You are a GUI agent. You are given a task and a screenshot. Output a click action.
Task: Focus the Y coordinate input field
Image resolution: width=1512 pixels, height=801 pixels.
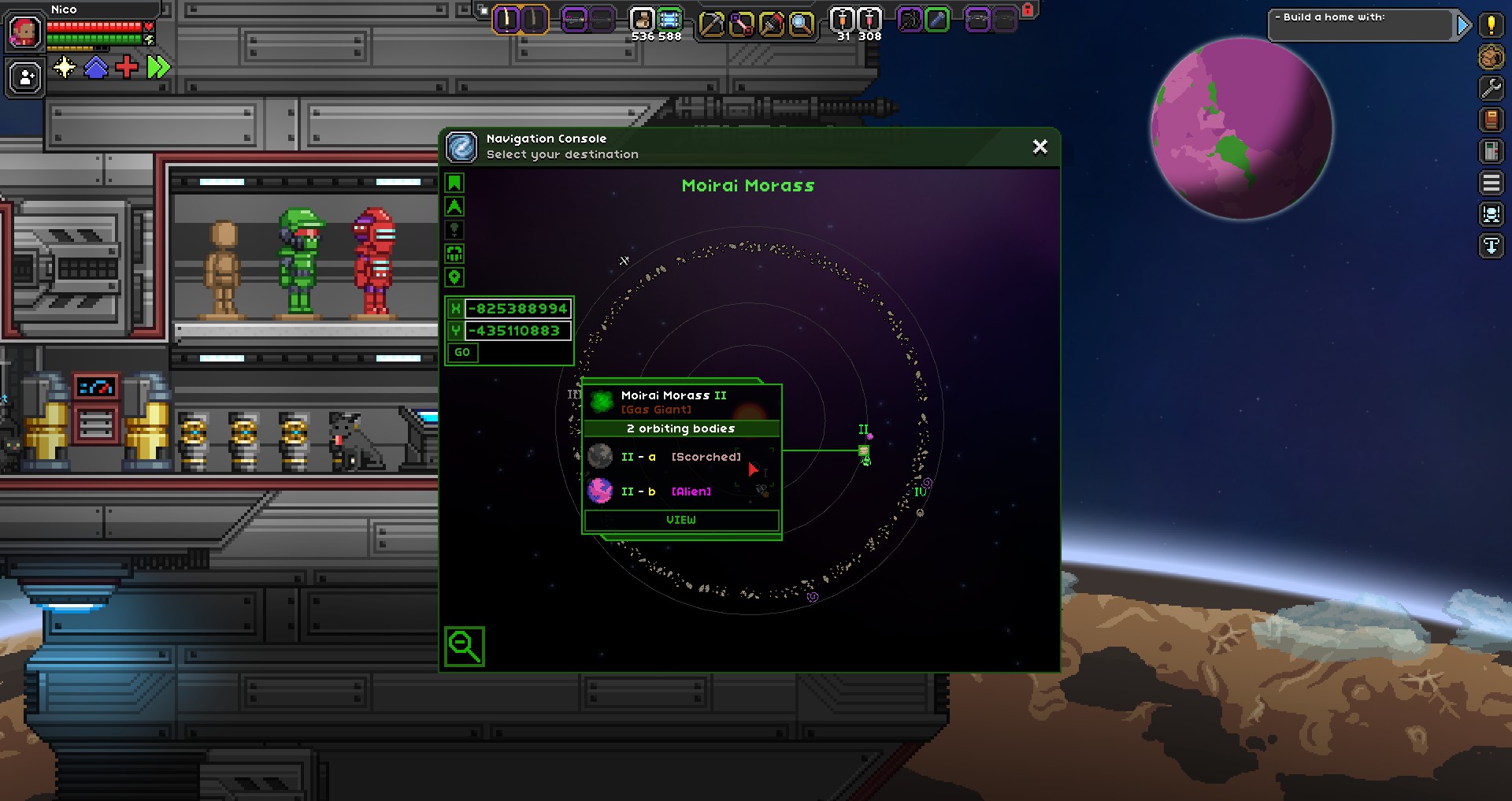(518, 331)
